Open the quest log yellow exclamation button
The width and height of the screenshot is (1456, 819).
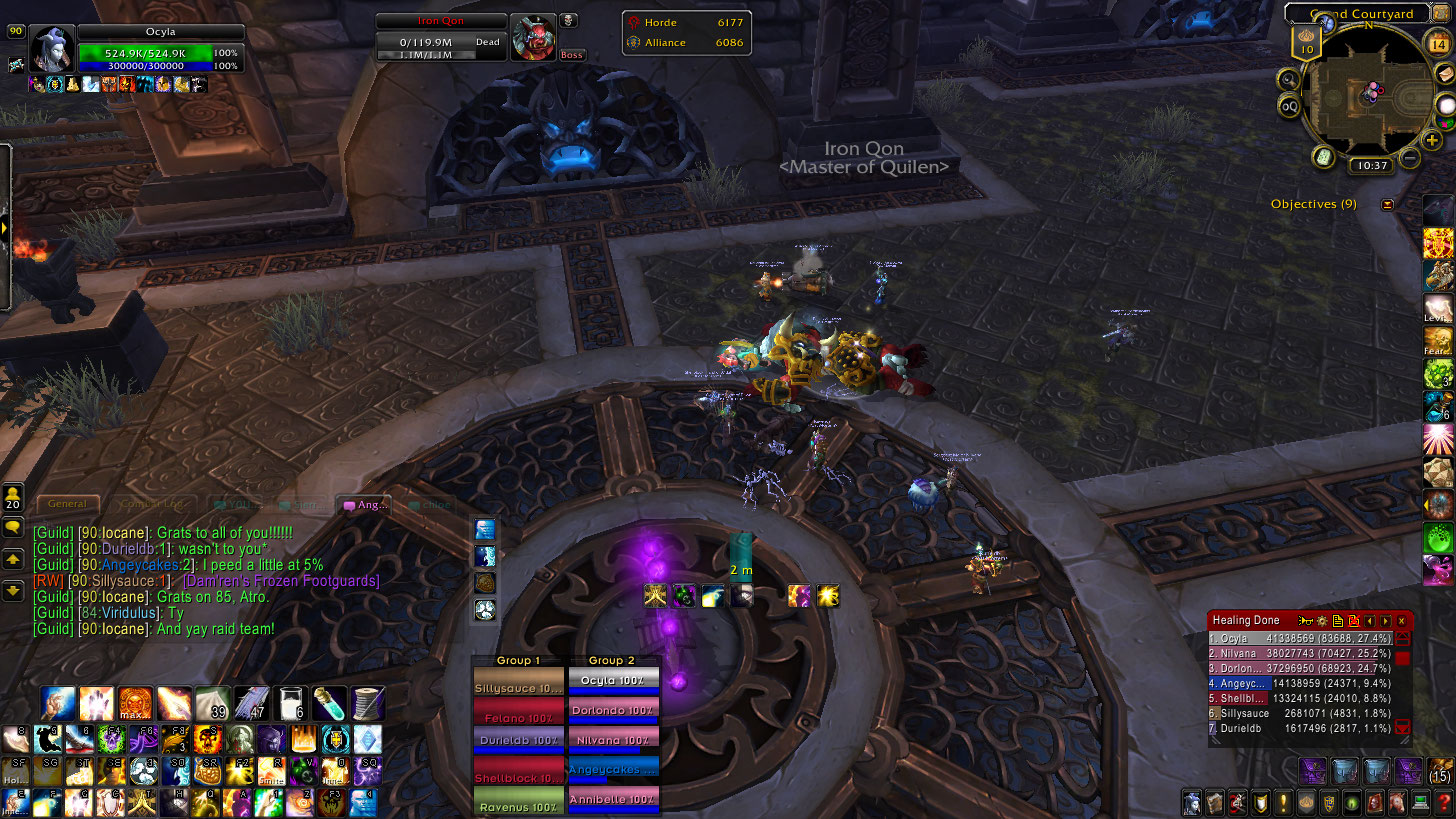(x=1284, y=802)
